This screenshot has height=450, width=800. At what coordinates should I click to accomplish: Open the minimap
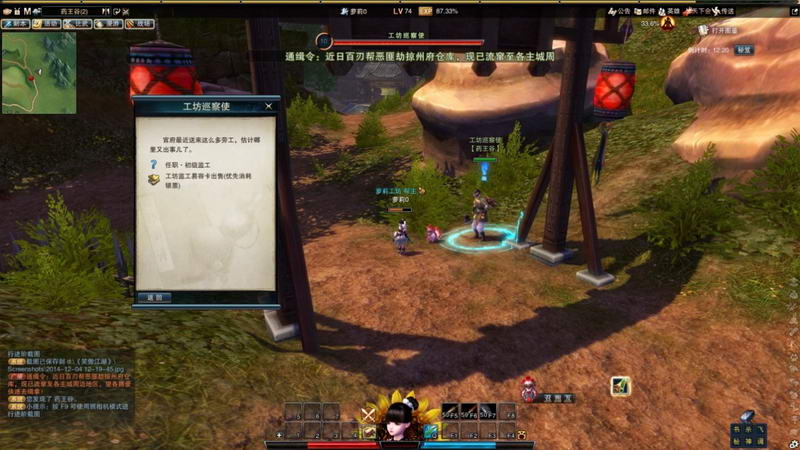(x=39, y=72)
